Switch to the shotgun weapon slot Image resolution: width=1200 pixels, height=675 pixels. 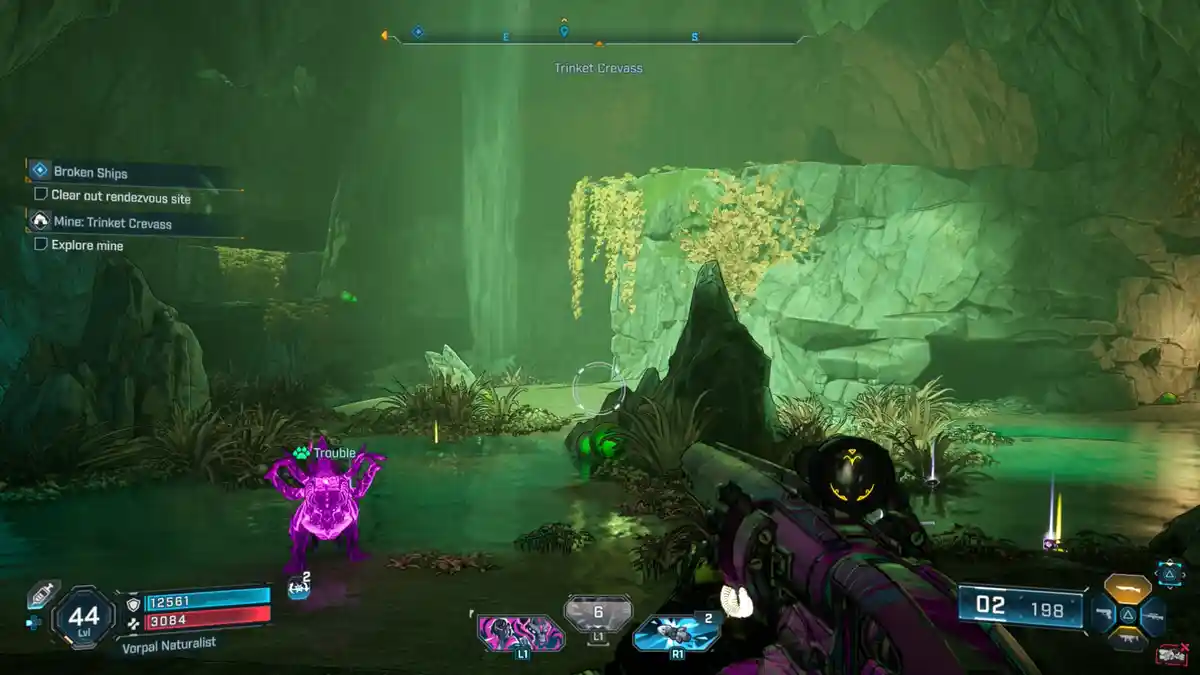coord(1127,588)
